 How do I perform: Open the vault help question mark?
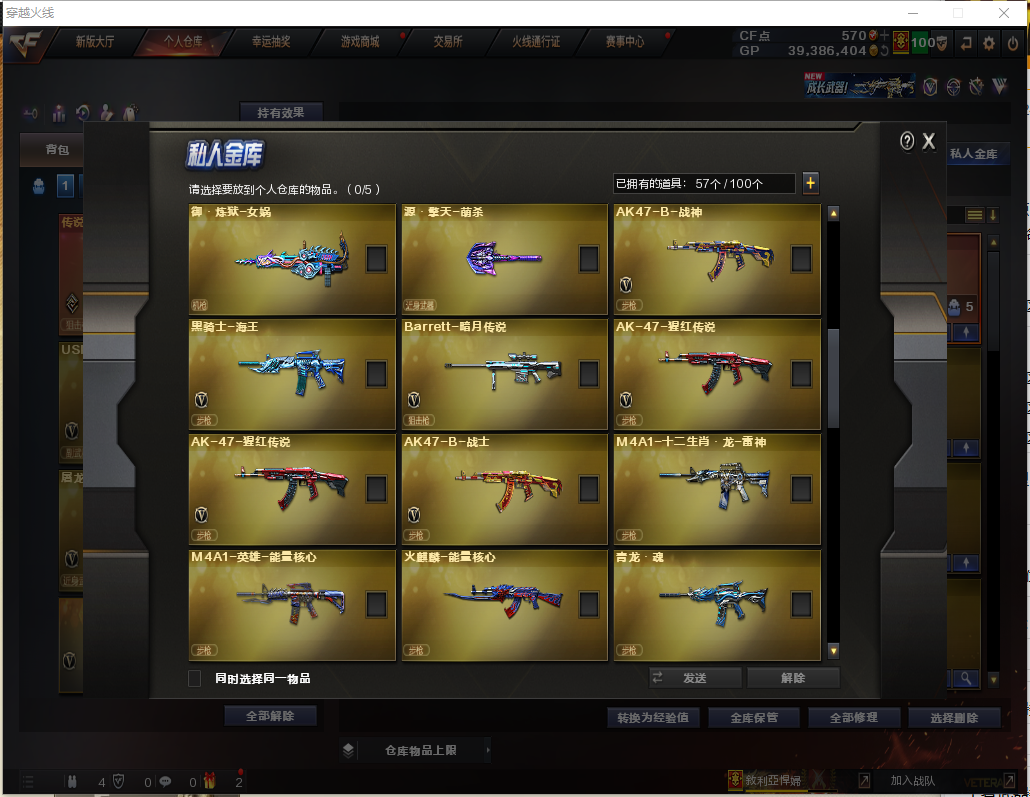tap(907, 141)
